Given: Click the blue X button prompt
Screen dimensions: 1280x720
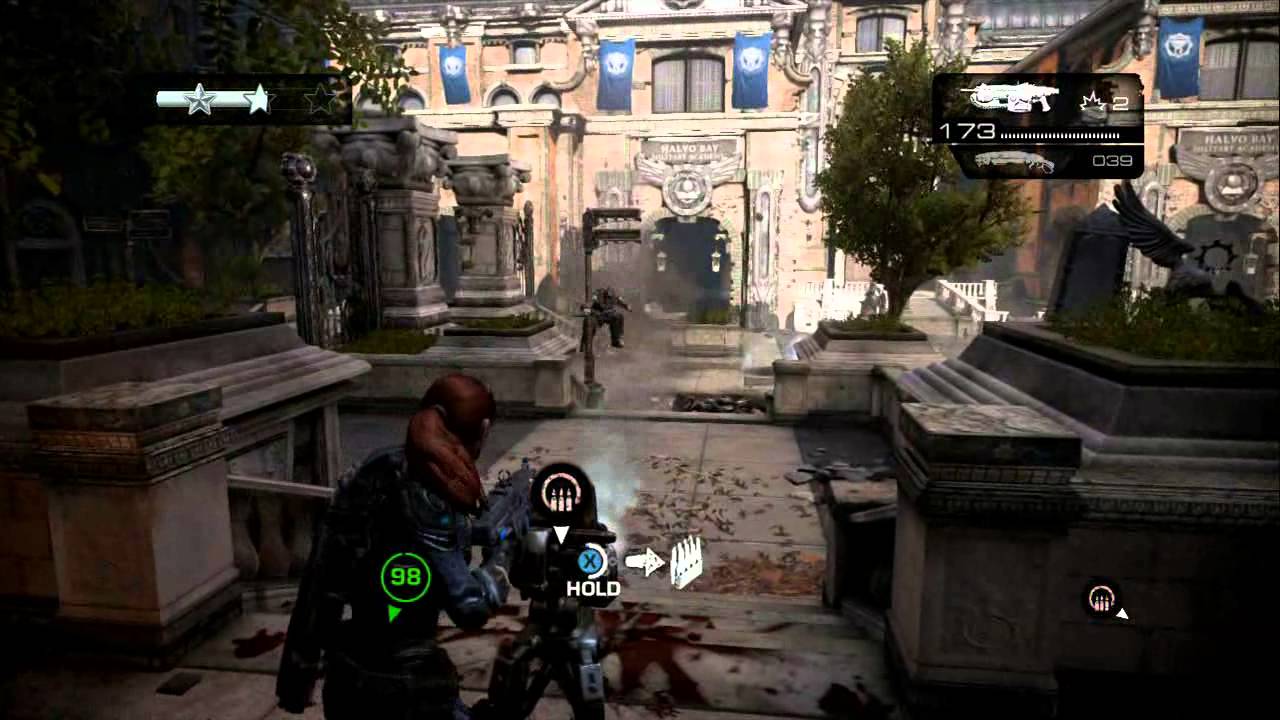Looking at the screenshot, I should [x=591, y=562].
